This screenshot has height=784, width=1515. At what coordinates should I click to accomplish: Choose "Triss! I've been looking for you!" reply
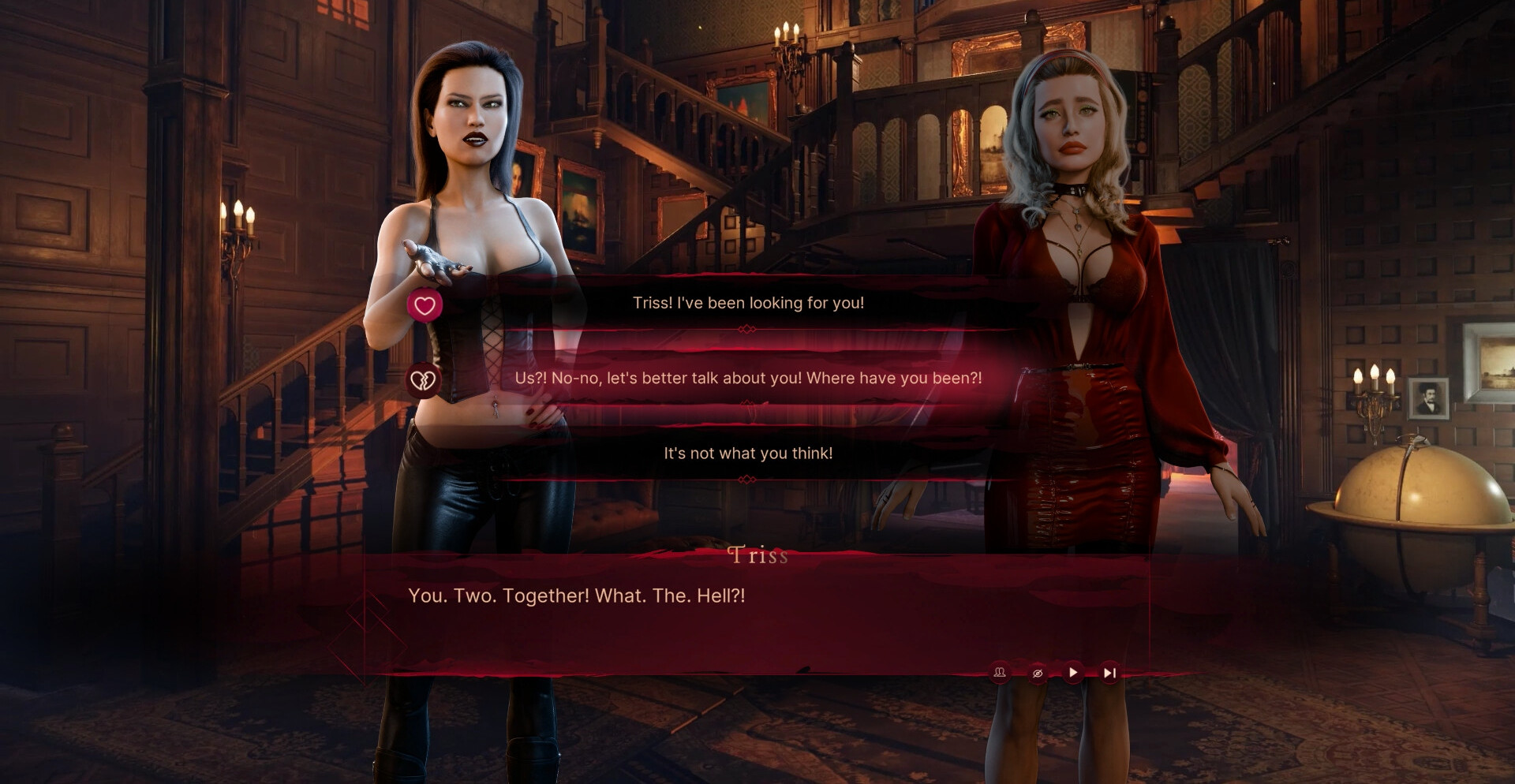pos(748,303)
